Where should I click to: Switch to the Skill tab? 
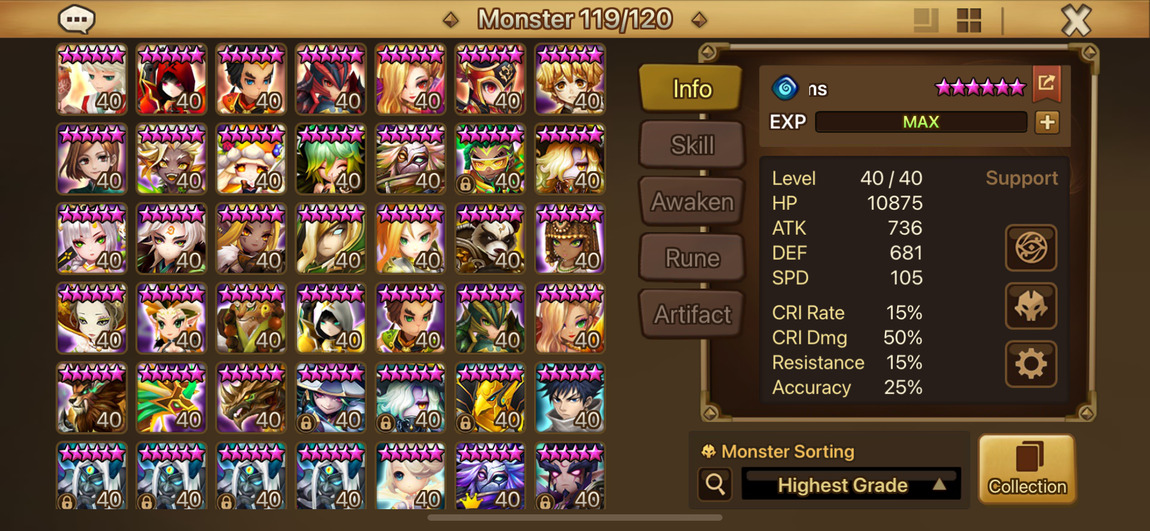pyautogui.click(x=692, y=145)
